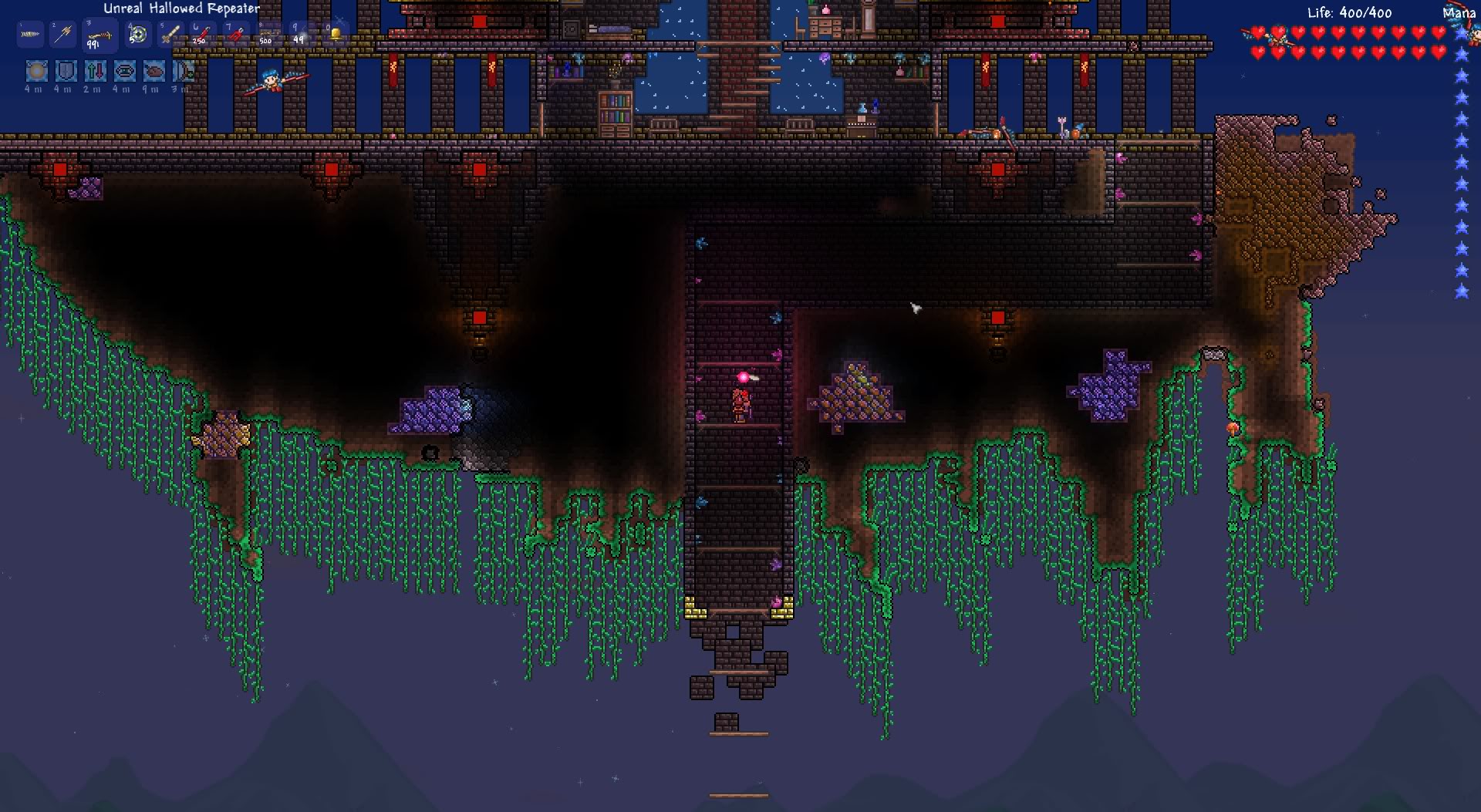
Task: Select the drill in hotbar slot 1
Action: (30, 35)
